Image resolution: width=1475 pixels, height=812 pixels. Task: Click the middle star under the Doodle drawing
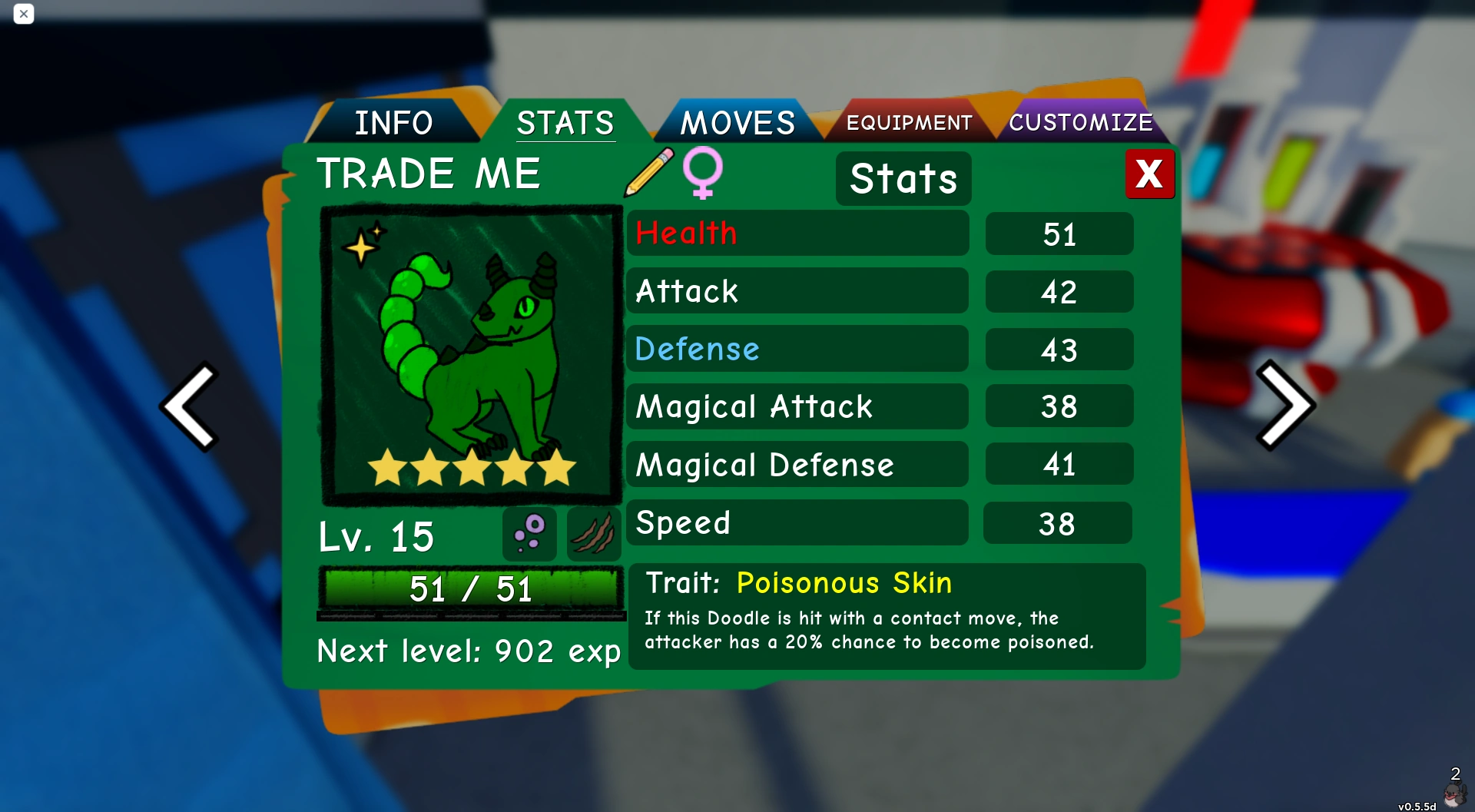pos(471,467)
